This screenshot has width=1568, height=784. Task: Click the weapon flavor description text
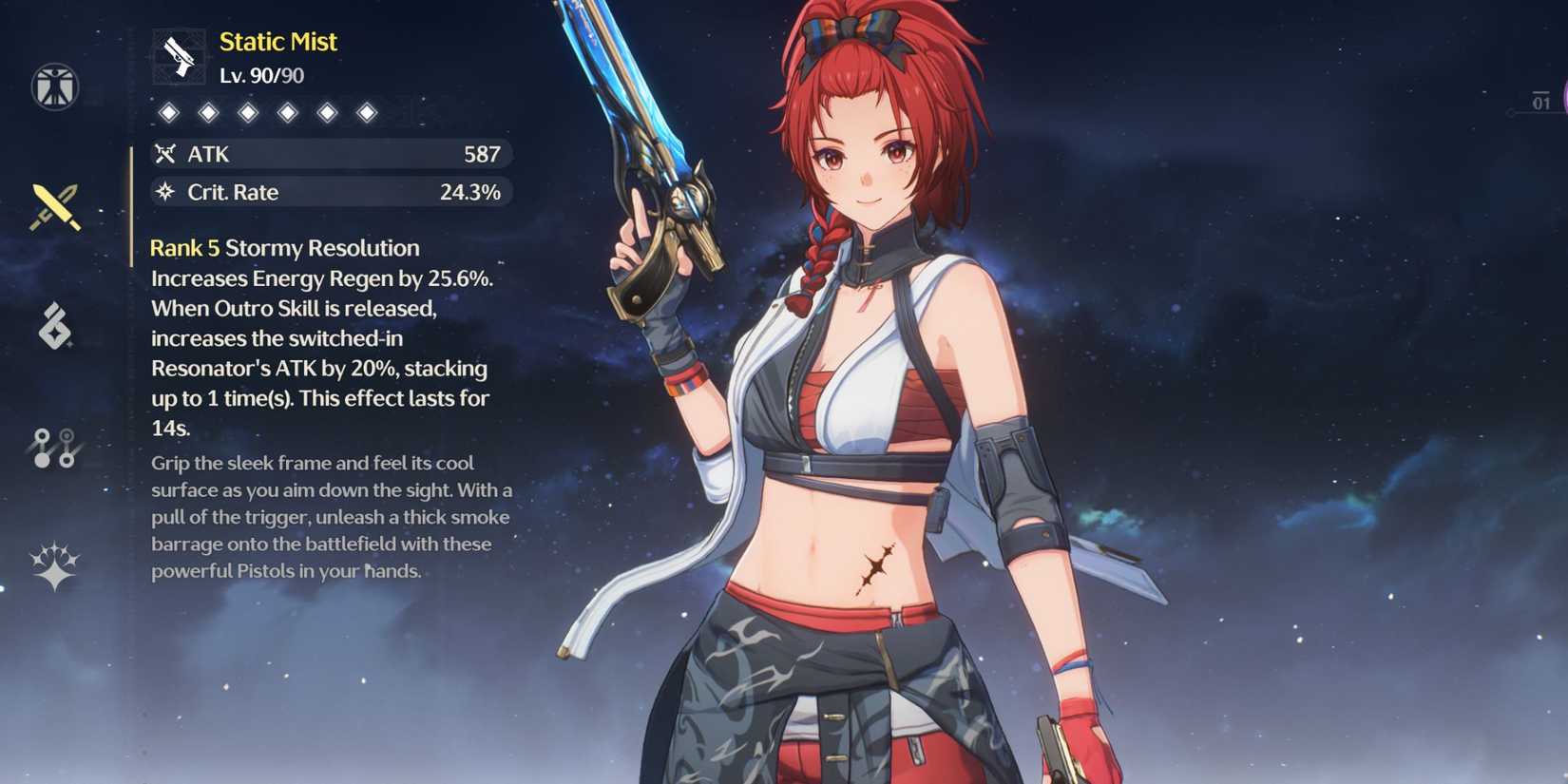331,518
